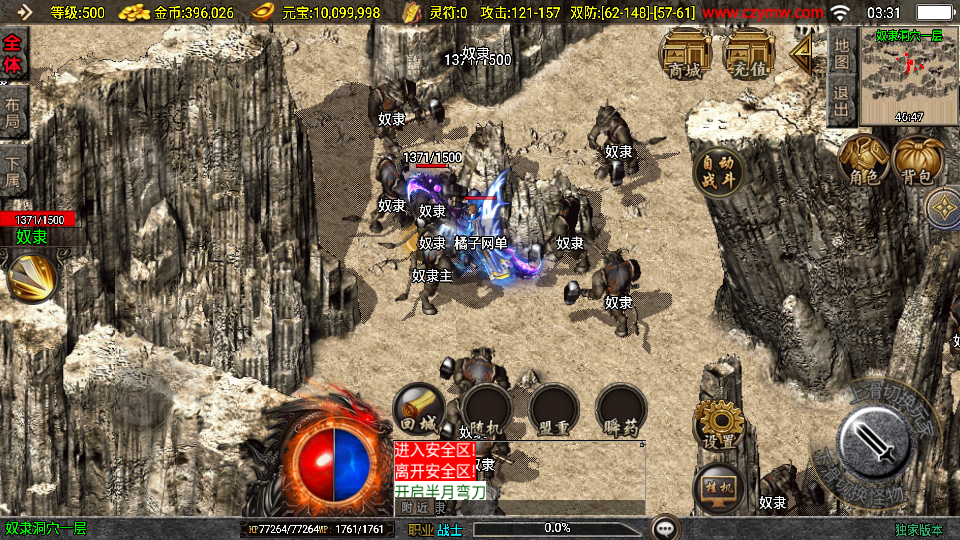Select the 全体 tab

coord(13,53)
